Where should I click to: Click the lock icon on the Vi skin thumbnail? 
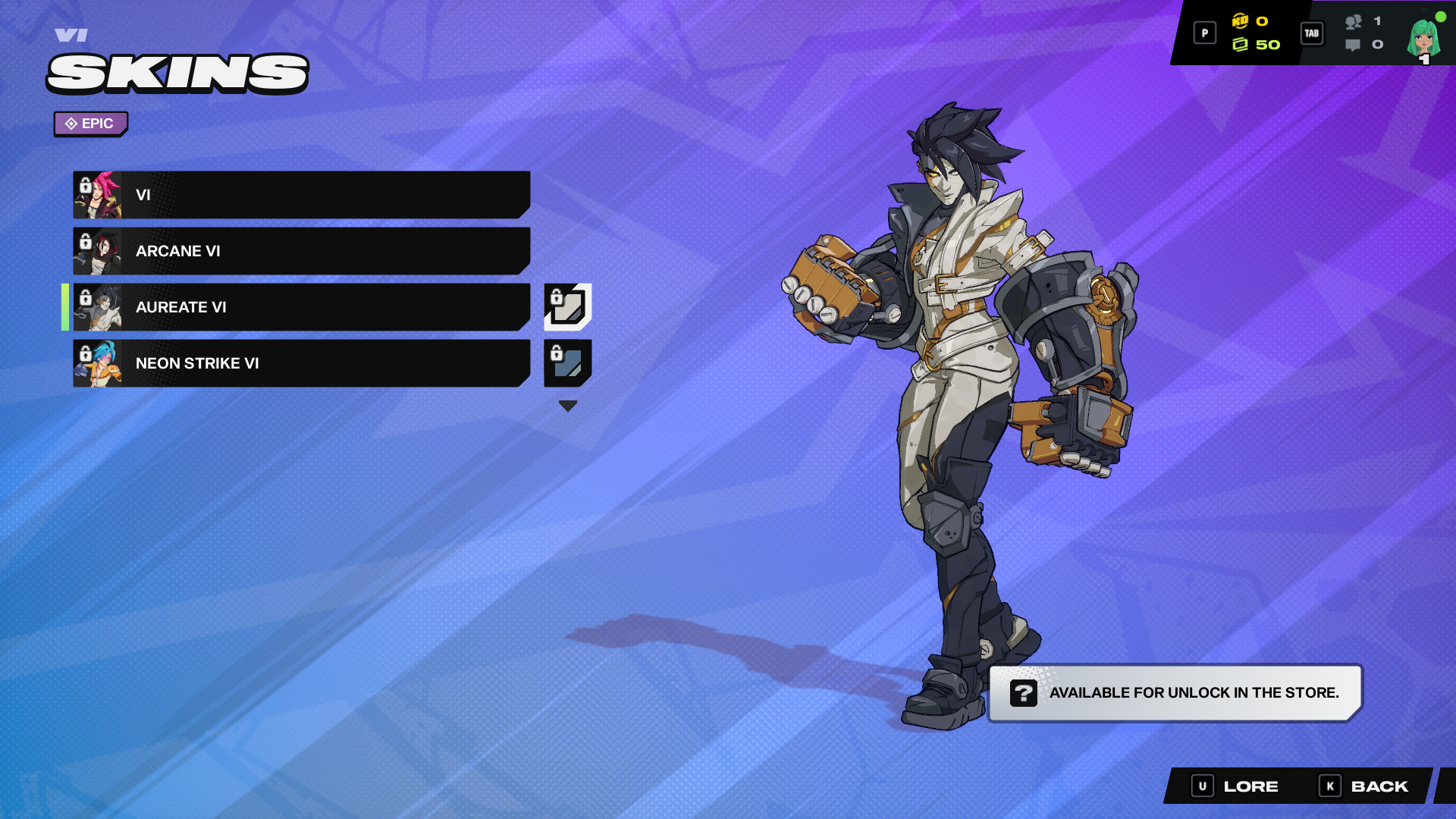[x=83, y=184]
